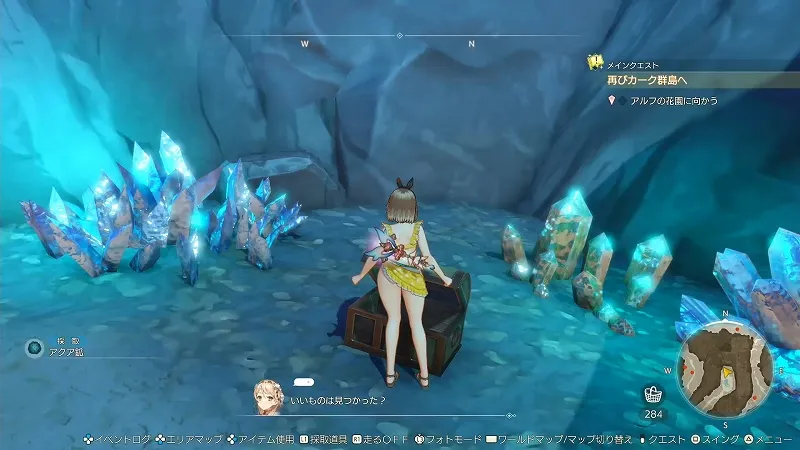
Task: Toggle the 走る OFF run setting
Action: coord(381,438)
